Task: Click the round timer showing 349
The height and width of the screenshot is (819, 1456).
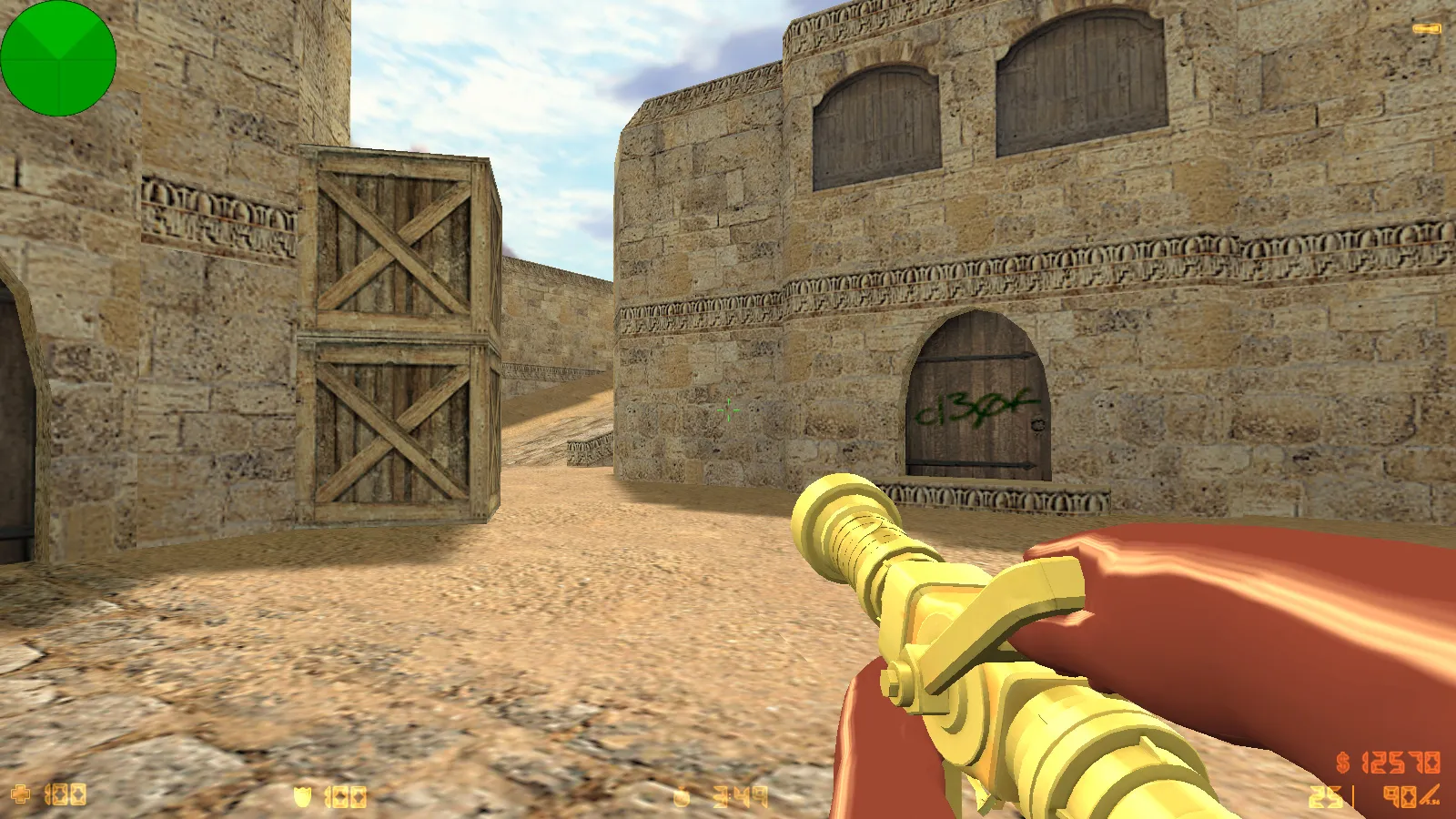Action: (x=742, y=795)
